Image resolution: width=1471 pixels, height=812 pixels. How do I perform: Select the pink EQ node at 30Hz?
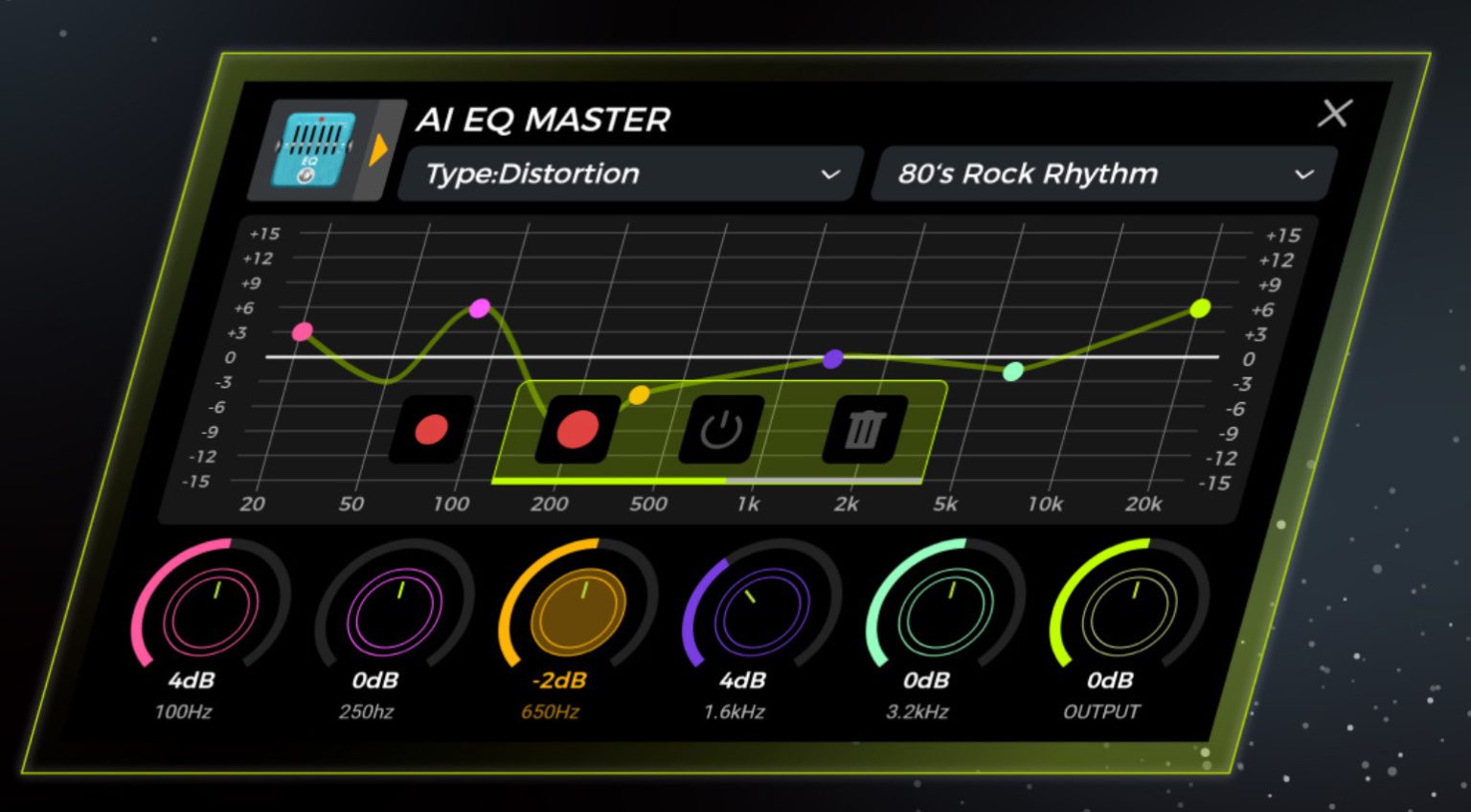[304, 332]
